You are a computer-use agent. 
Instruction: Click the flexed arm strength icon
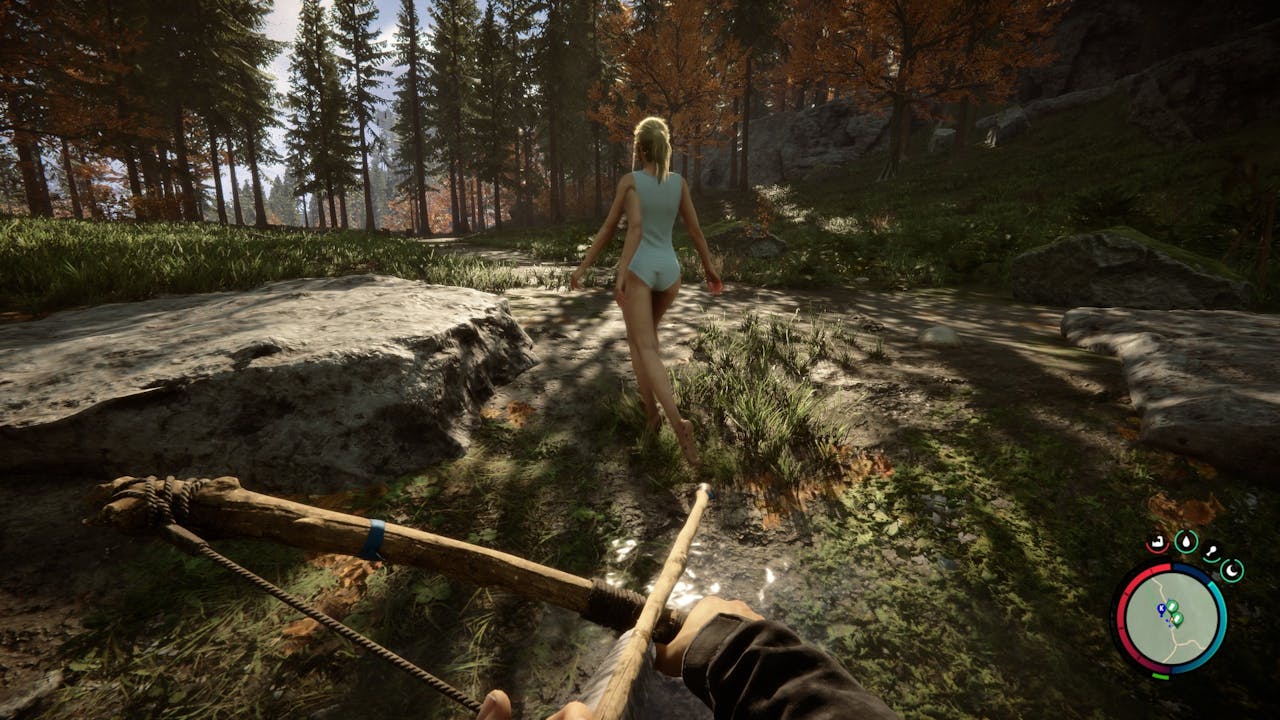(x=1157, y=544)
